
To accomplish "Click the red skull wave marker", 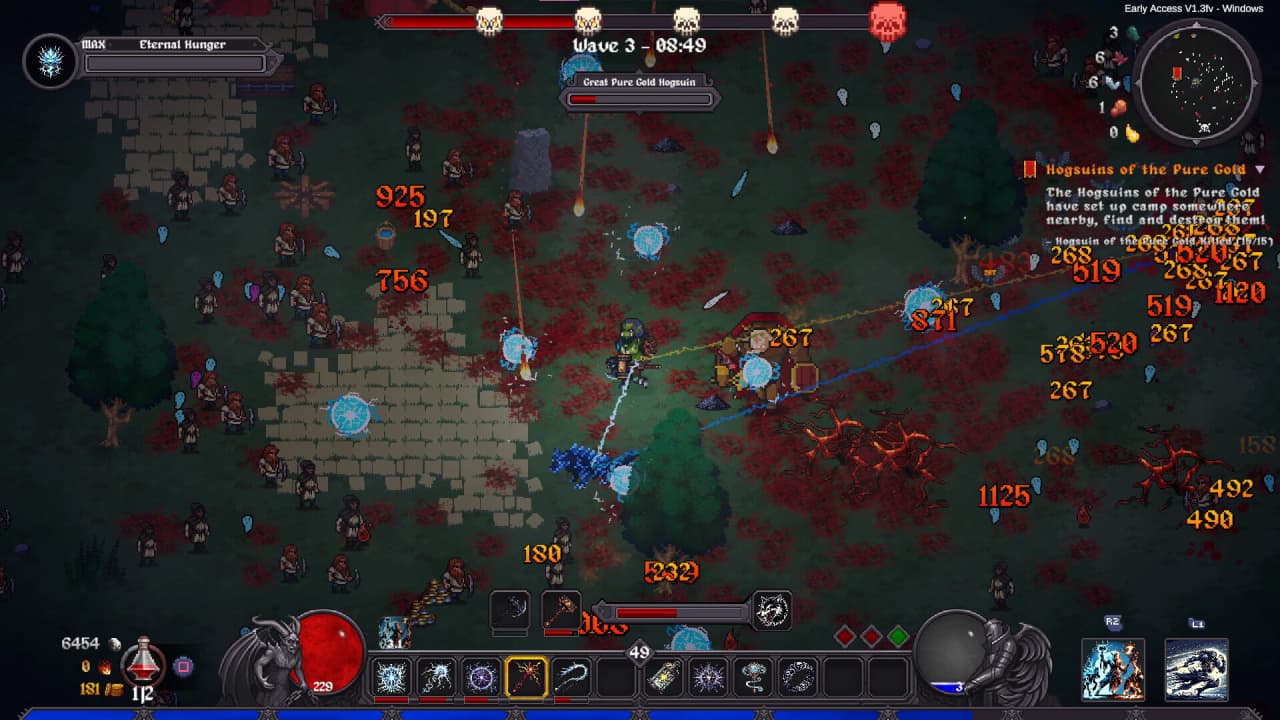I will (x=887, y=21).
